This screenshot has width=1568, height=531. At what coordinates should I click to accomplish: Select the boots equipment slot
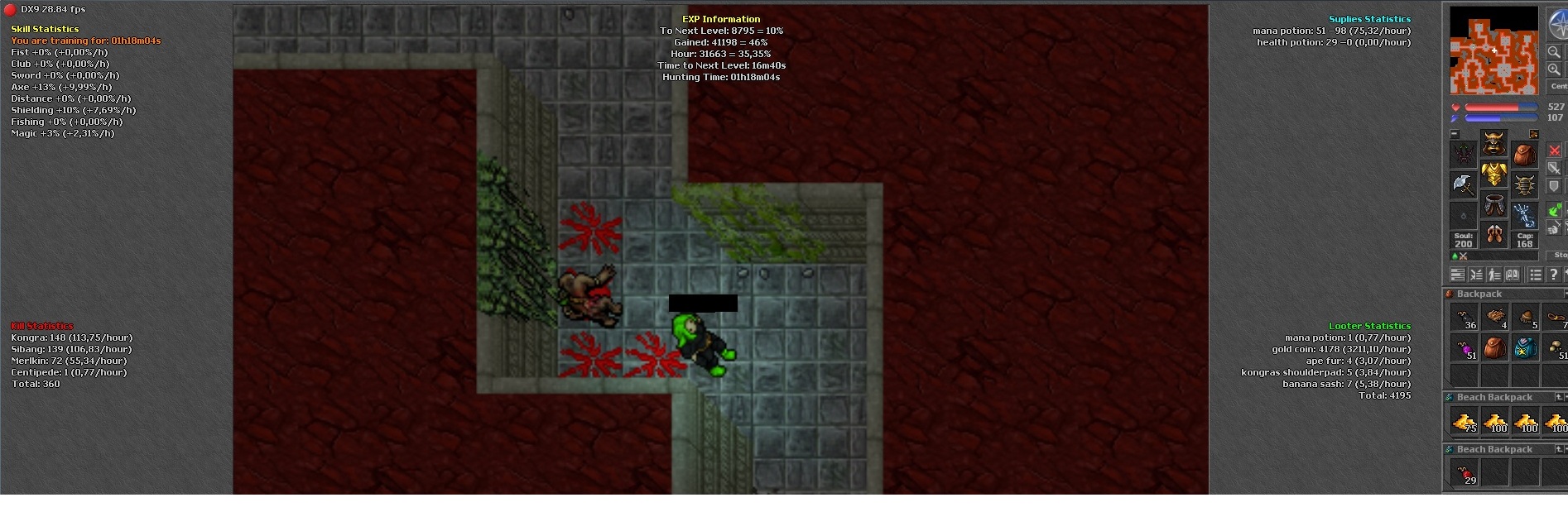[1493, 234]
